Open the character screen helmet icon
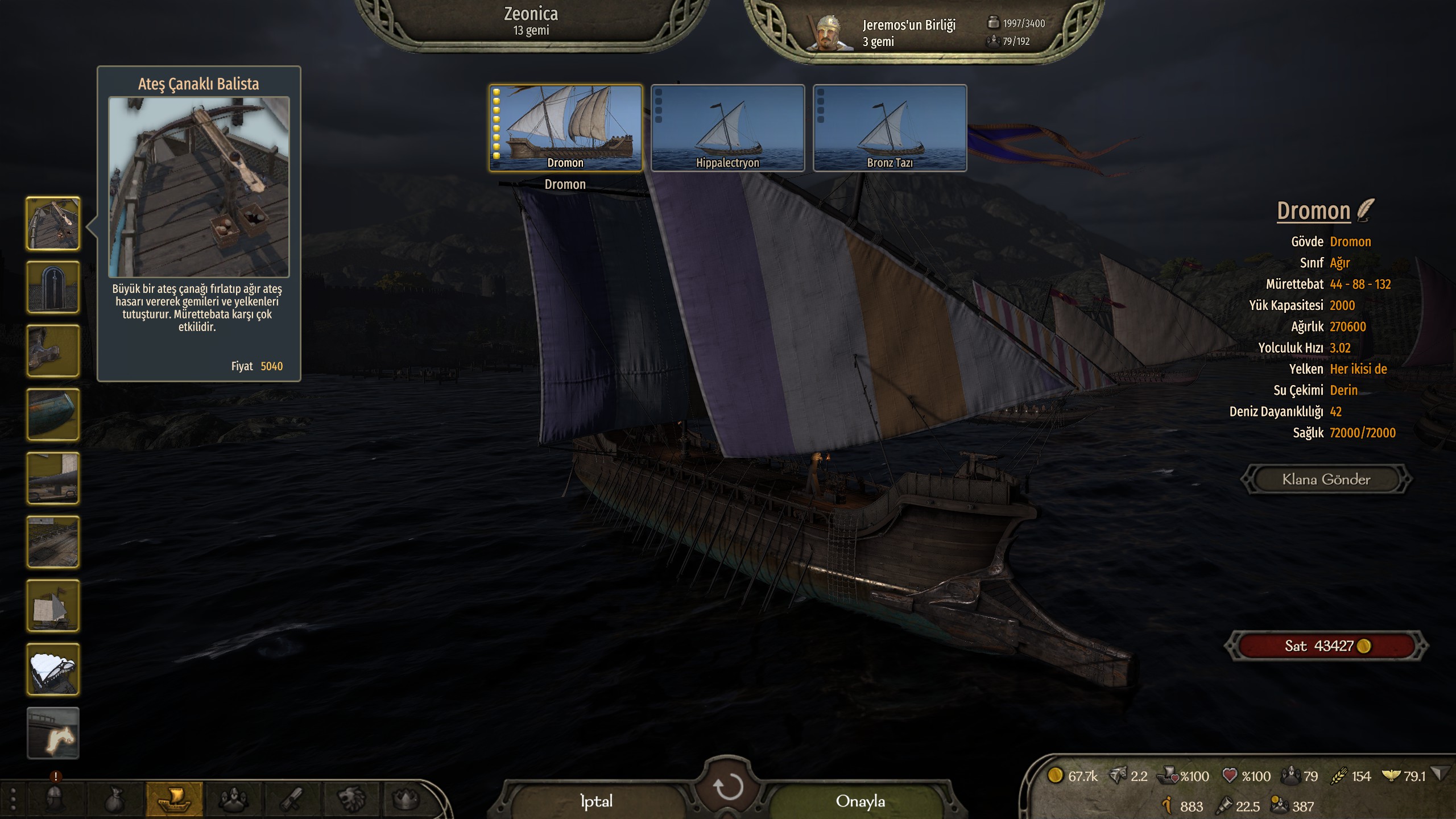Image resolution: width=1456 pixels, height=819 pixels. pos(56,799)
